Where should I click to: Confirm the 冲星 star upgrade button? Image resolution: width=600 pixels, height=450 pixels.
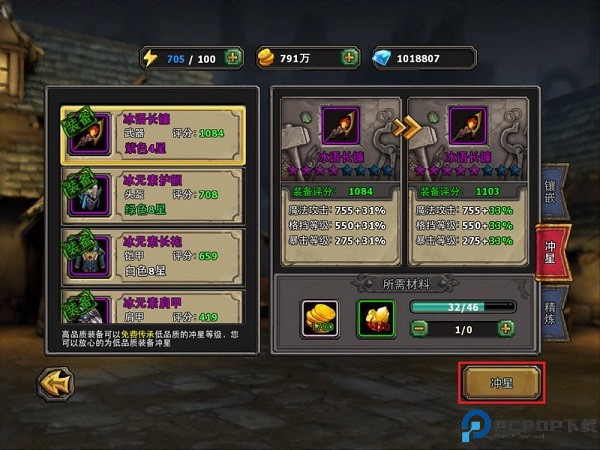coord(501,382)
